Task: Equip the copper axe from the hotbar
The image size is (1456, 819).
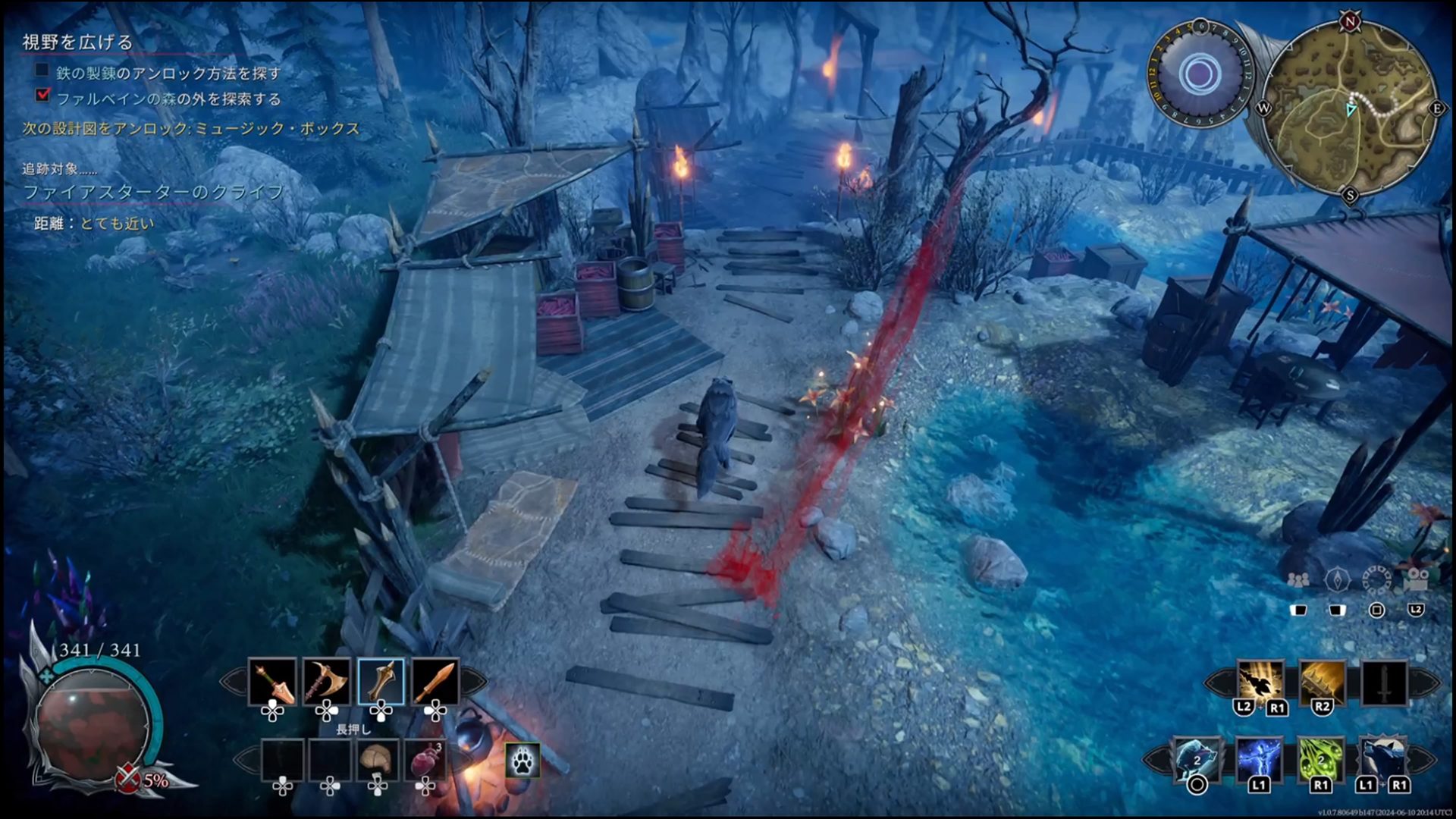Action: [x=327, y=682]
